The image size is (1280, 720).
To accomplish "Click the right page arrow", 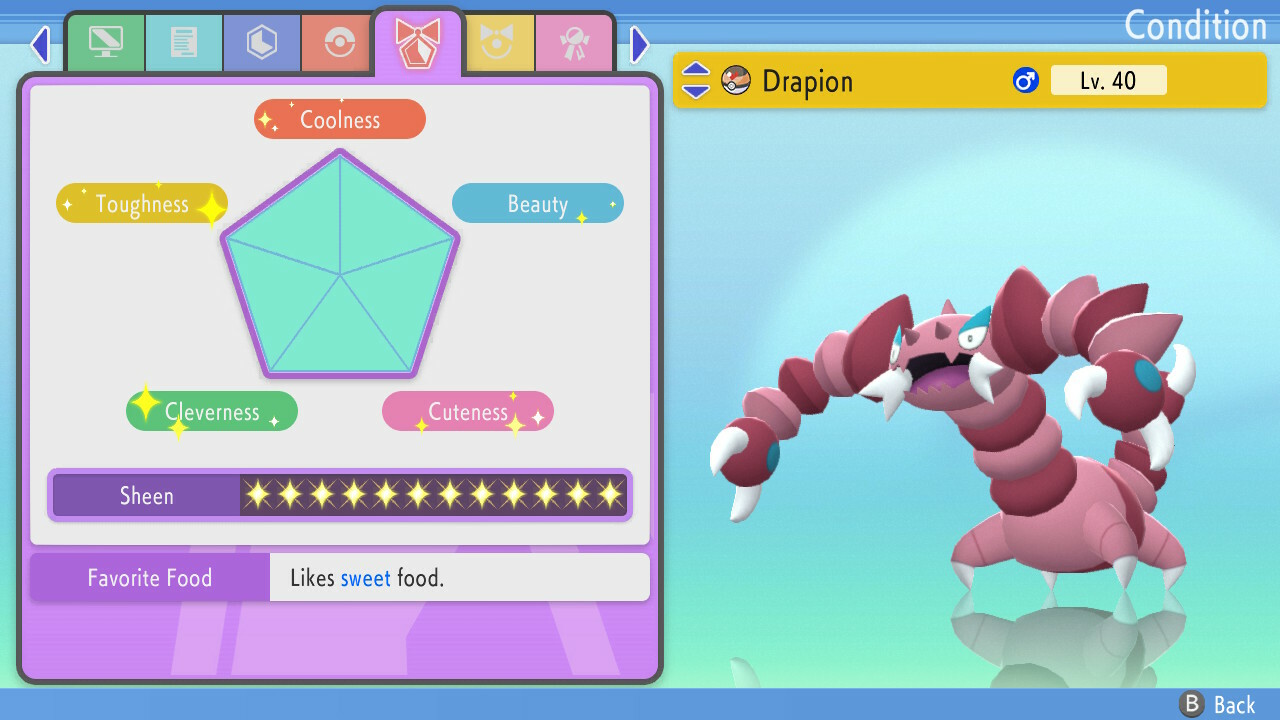I will pos(640,44).
